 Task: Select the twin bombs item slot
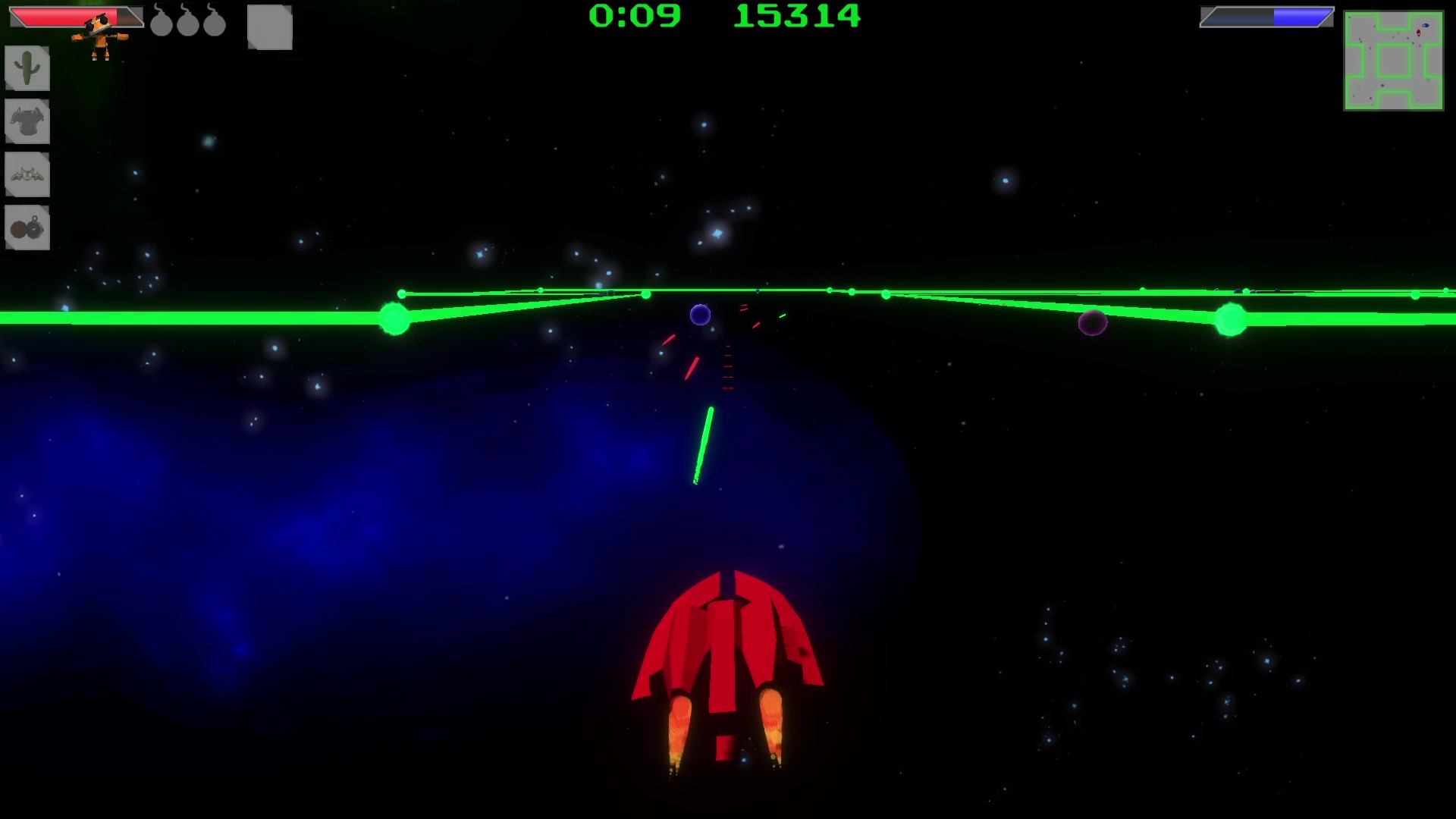click(27, 227)
